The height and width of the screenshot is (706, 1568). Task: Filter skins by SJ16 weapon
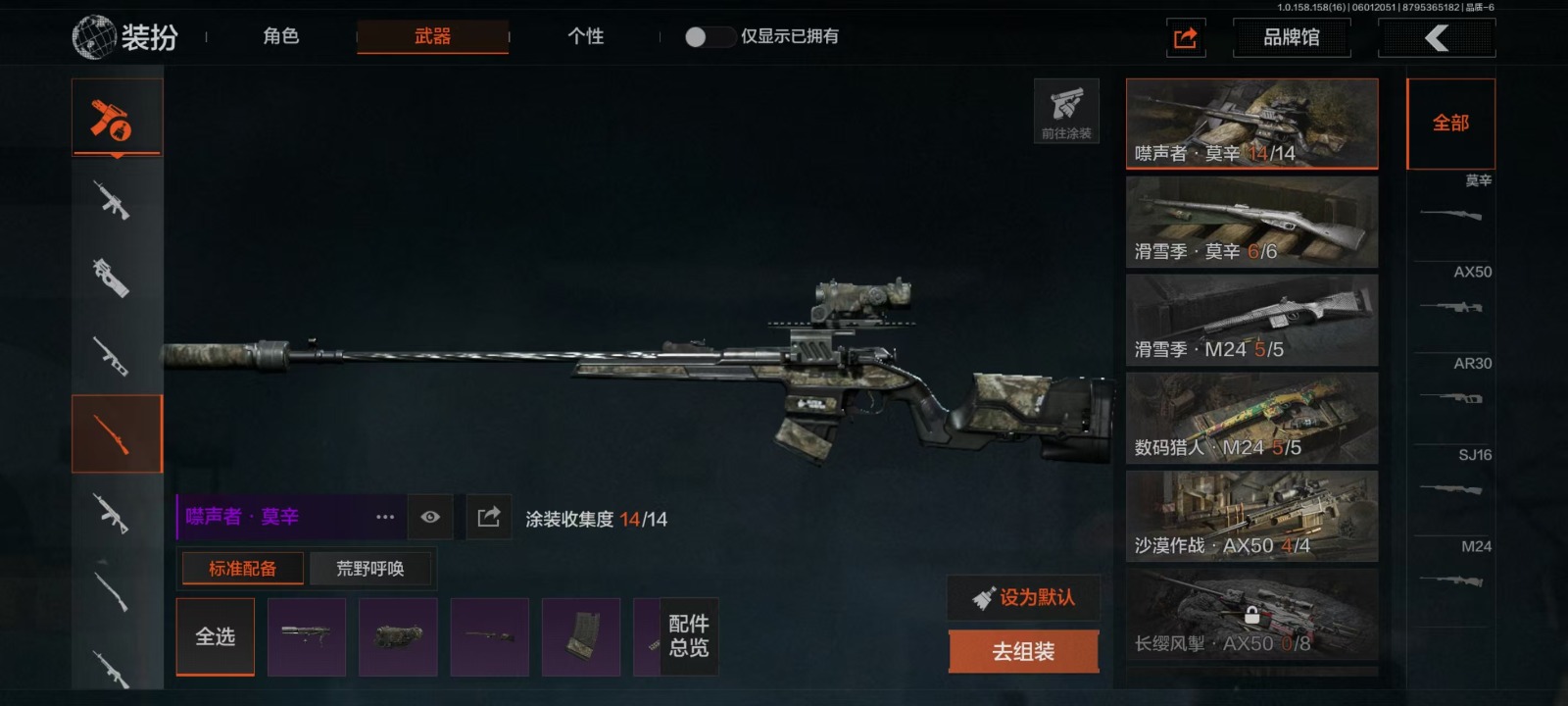pos(1451,475)
